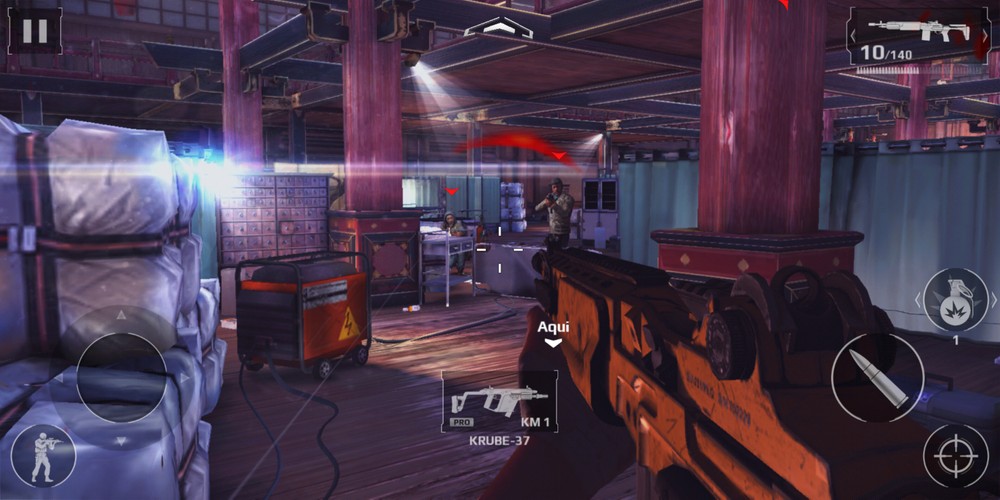Pick up the KRUBE-37 weapon

point(500,402)
